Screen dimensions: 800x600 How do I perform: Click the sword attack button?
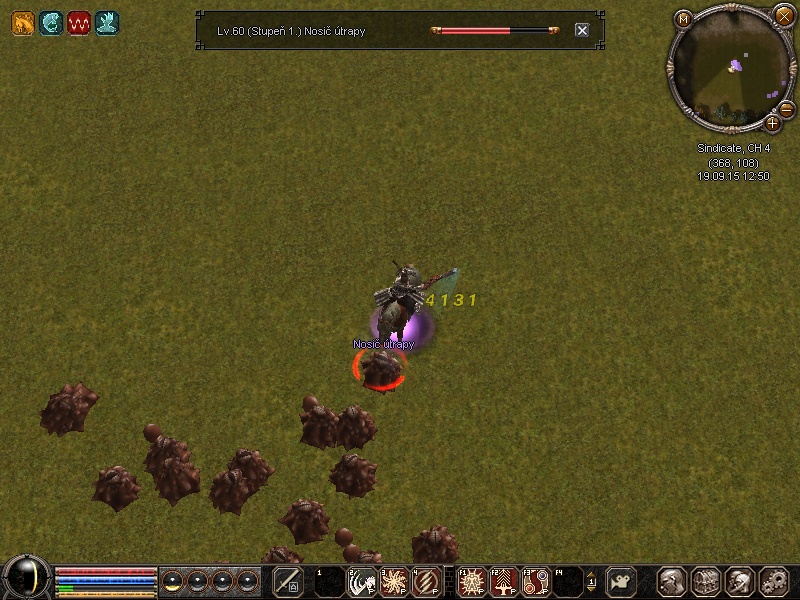coord(288,581)
